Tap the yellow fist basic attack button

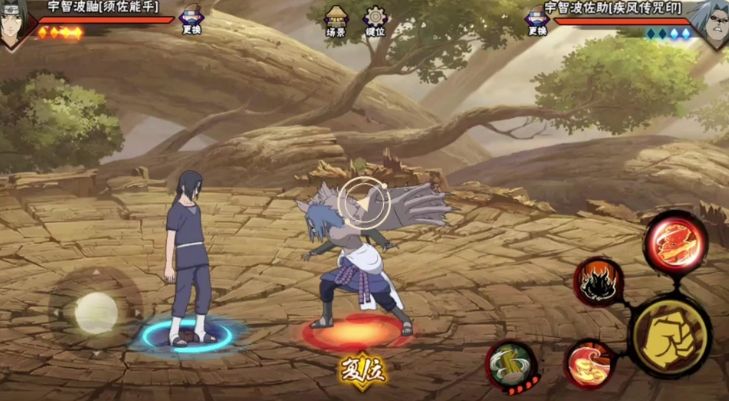(669, 335)
